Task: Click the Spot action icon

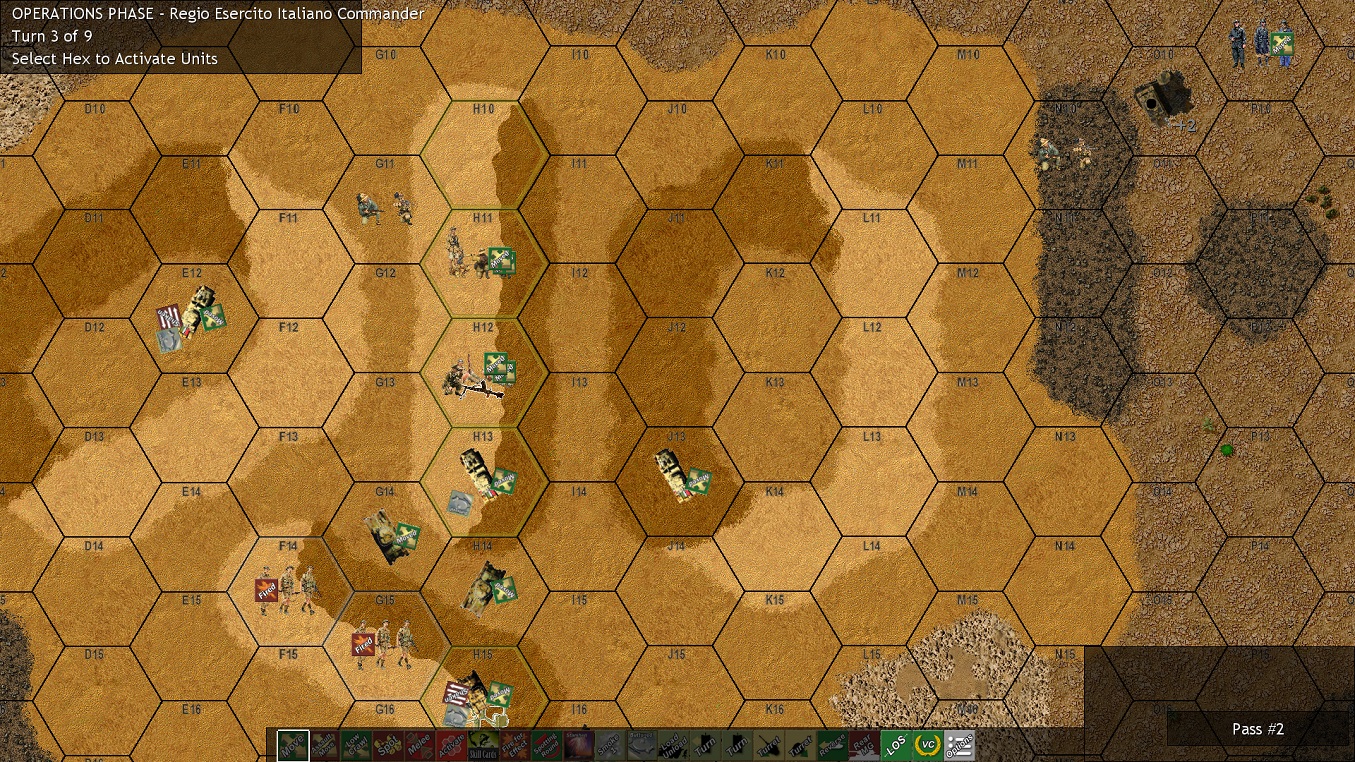Action: [x=389, y=744]
